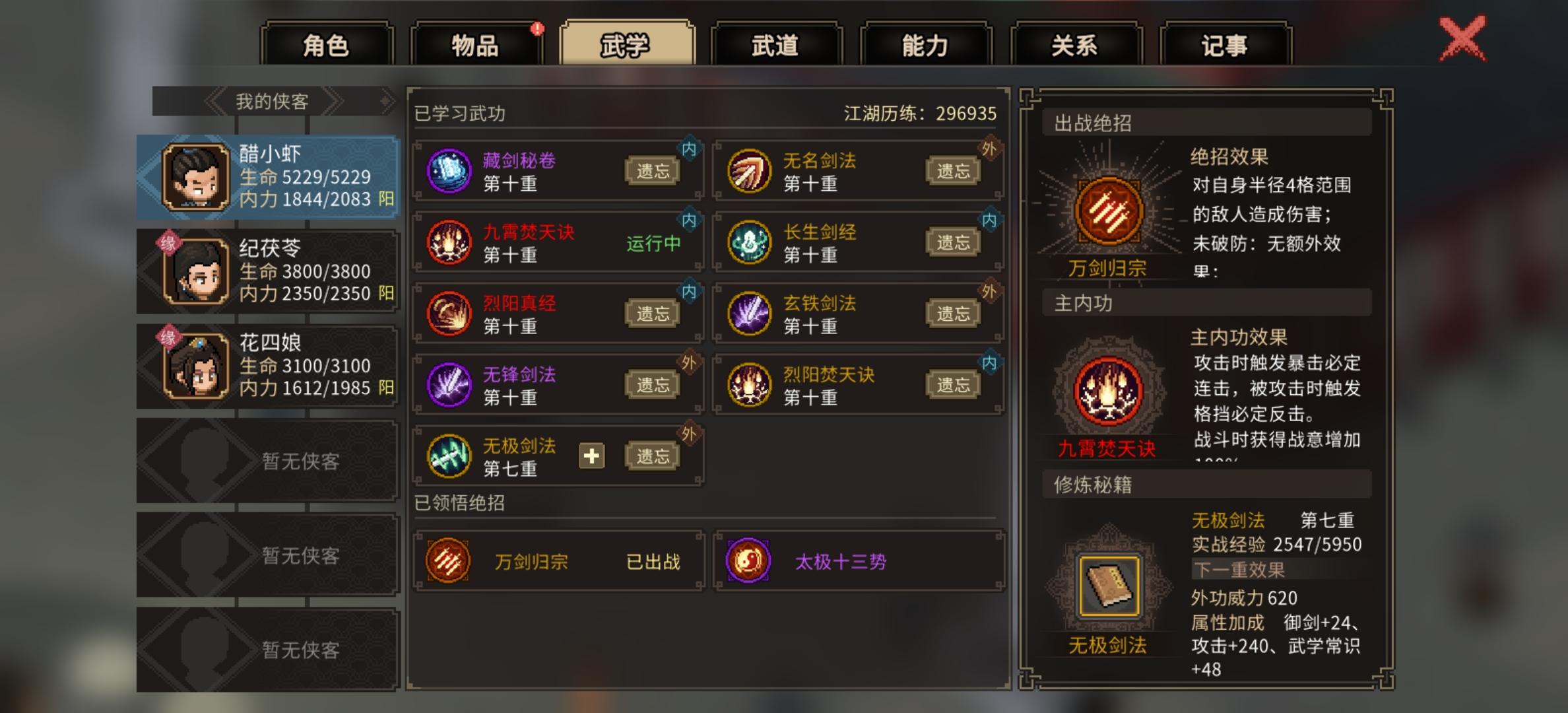
Task: Select the 藏剑秘卷 skill icon
Action: tap(449, 170)
